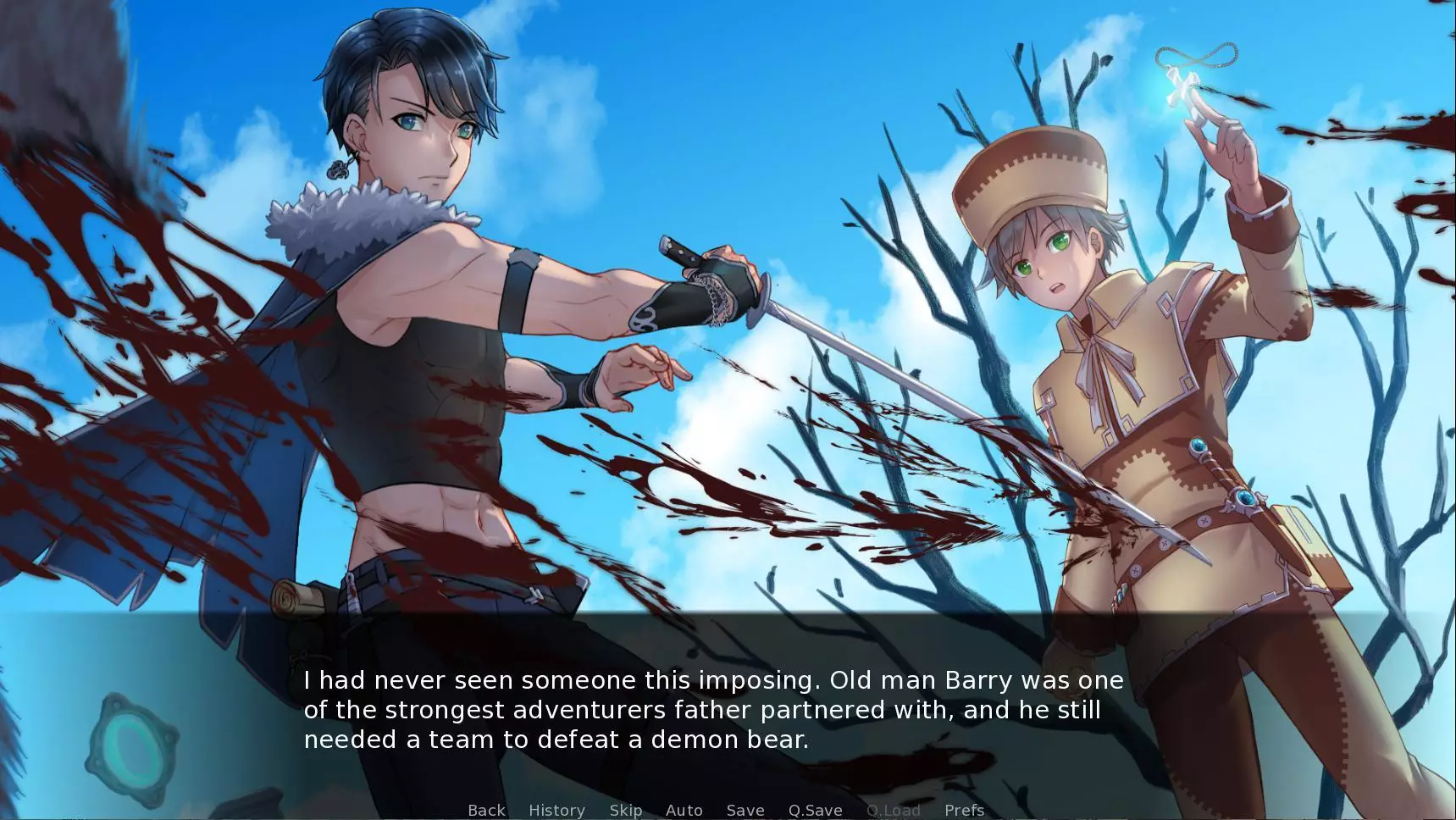The image size is (1456, 820).
Task: Open the dialogue History log
Action: 556,810
